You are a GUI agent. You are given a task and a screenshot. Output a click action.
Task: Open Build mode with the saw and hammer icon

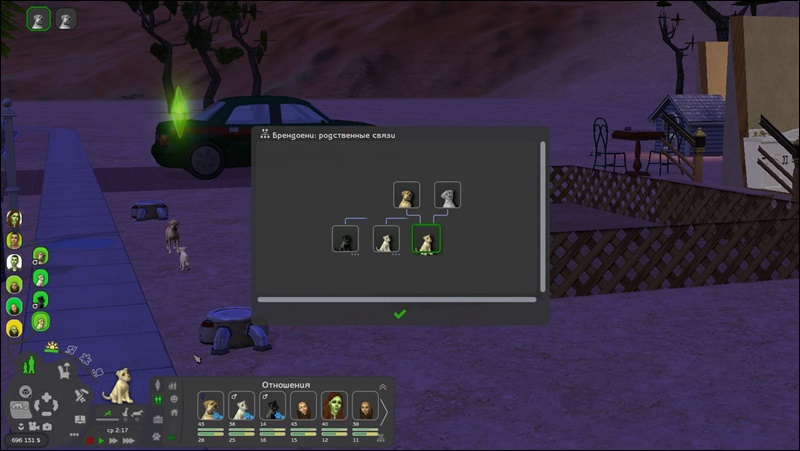coord(83,394)
